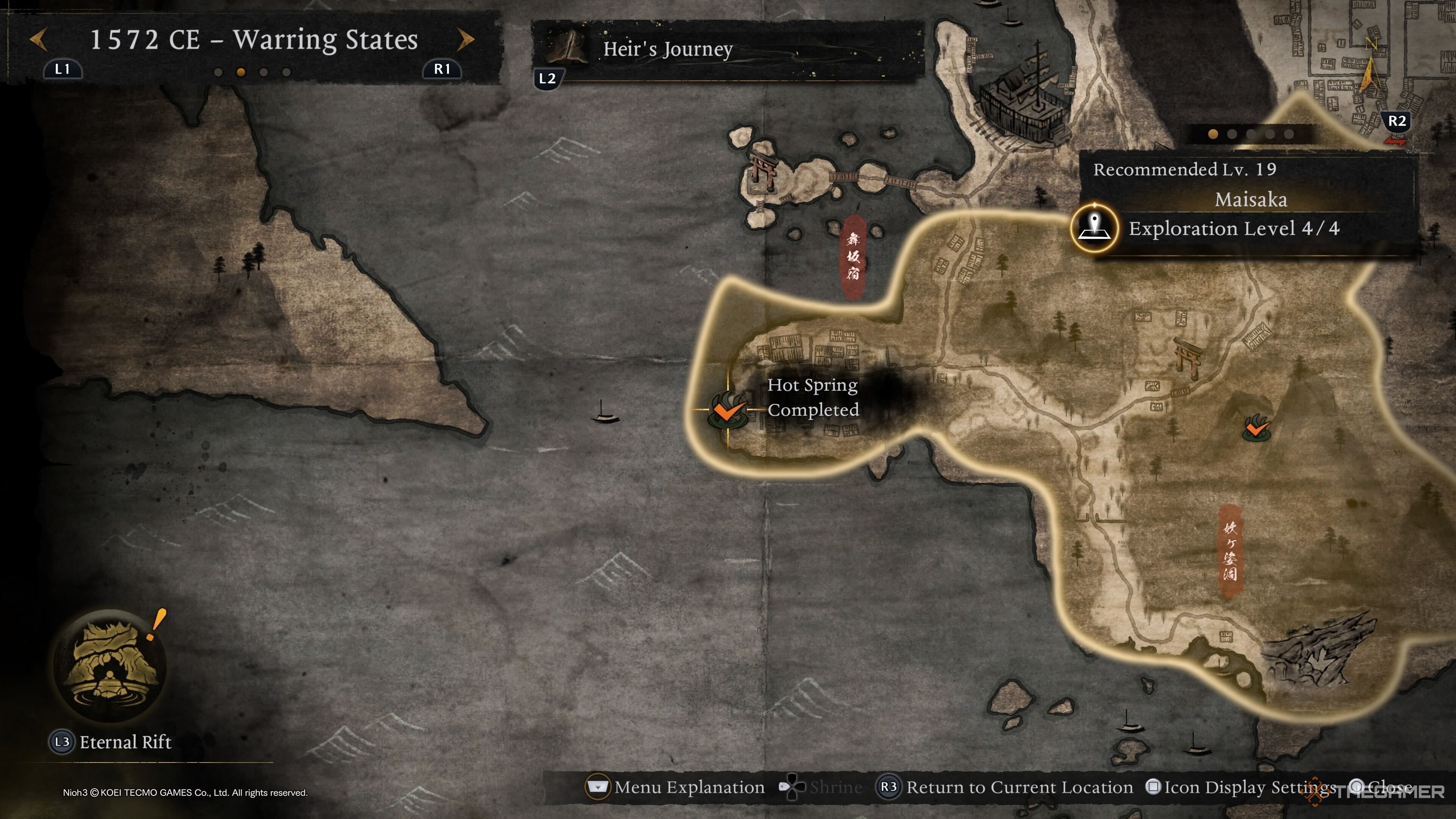The height and width of the screenshot is (819, 1456).
Task: Select the Maisaka location pin icon
Action: pyautogui.click(x=1095, y=228)
